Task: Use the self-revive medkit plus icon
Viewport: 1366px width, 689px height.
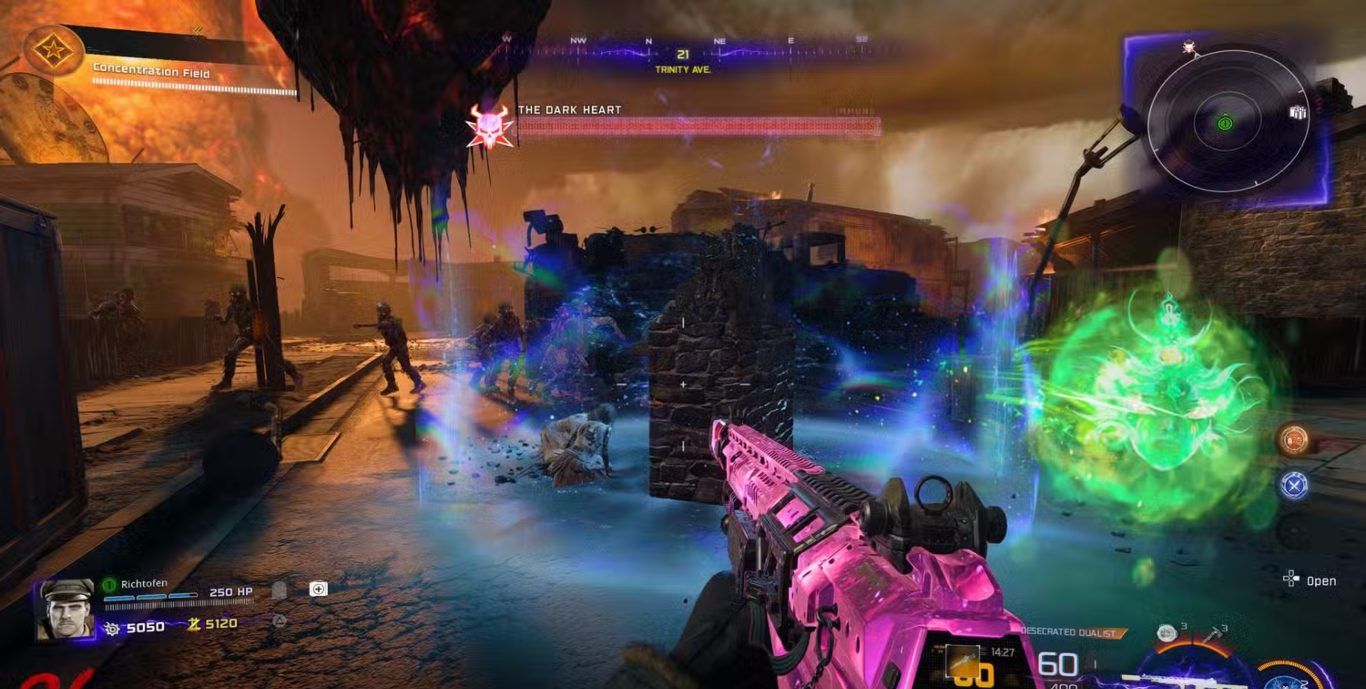Action: click(318, 589)
